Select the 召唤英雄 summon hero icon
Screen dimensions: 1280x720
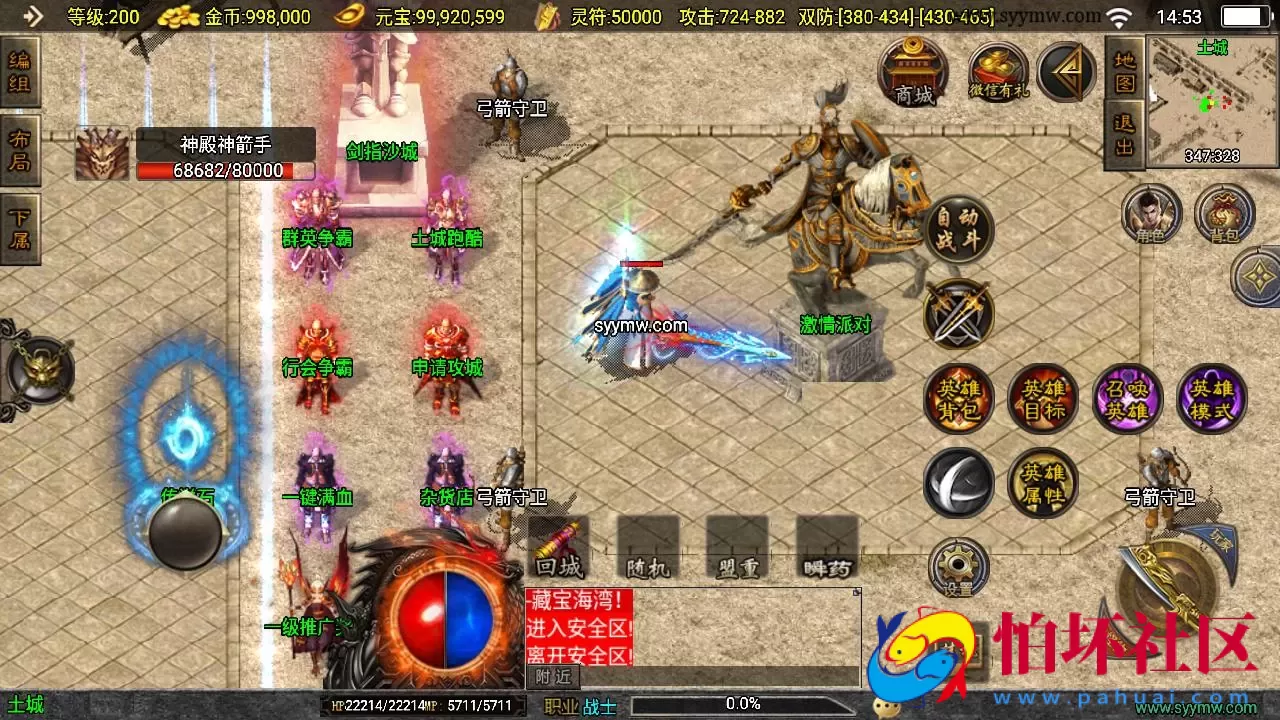1128,398
